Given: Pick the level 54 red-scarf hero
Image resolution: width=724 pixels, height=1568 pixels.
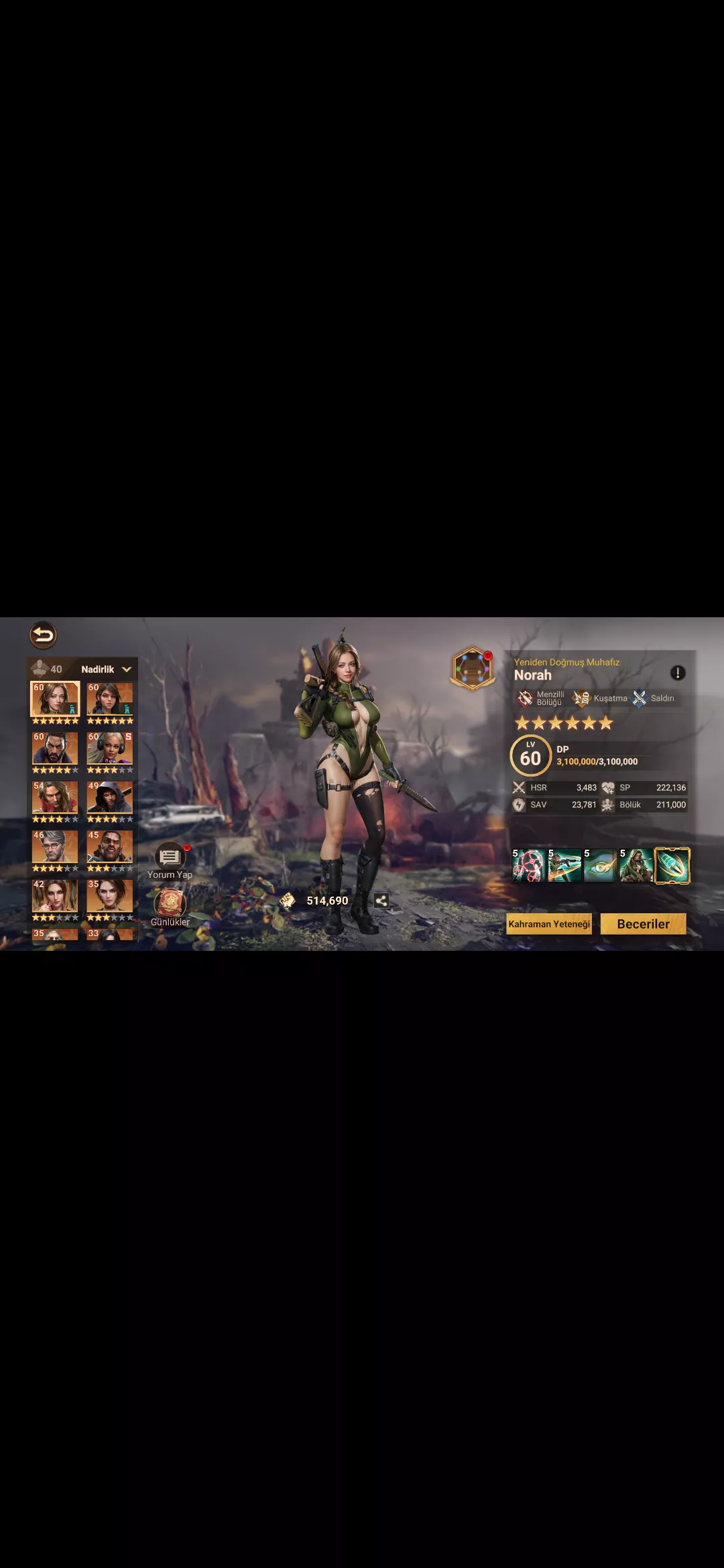Looking at the screenshot, I should click(55, 797).
